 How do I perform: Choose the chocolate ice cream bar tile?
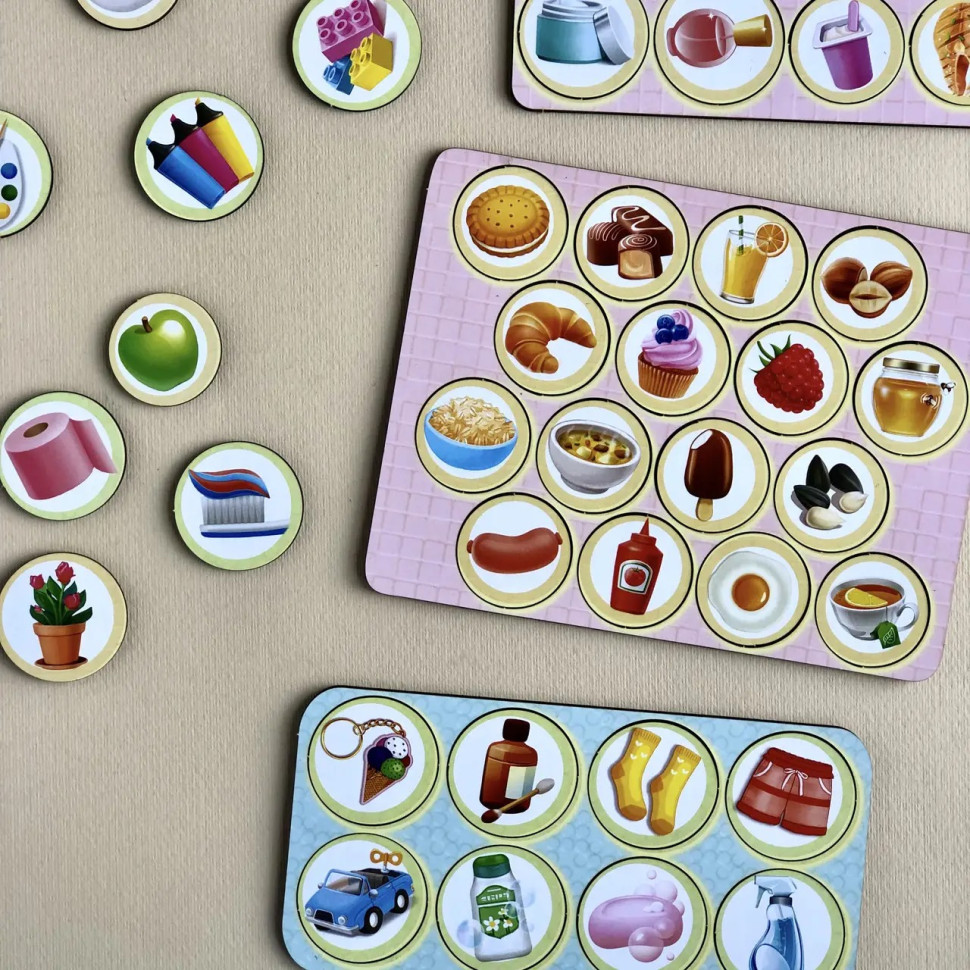(x=712, y=474)
